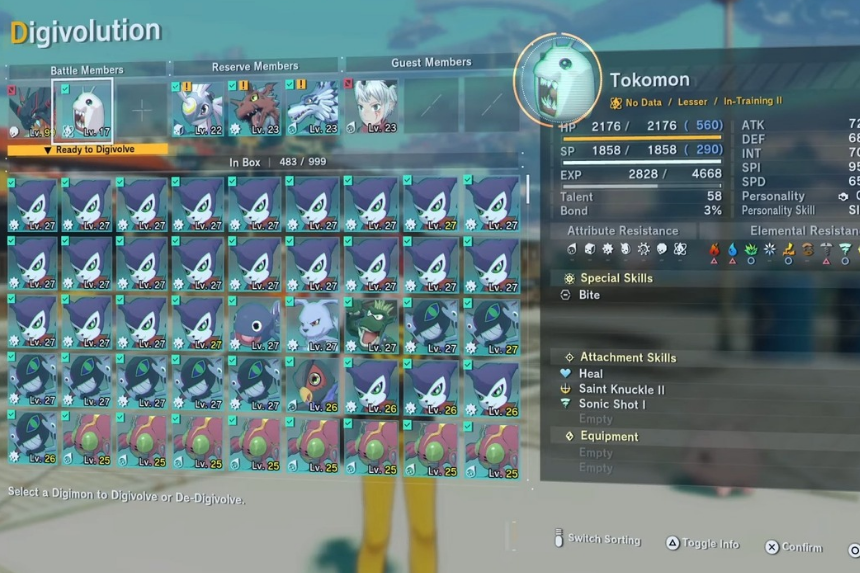This screenshot has width=860, height=573.
Task: Pick the red-hooded bird Digimon Lv. 26
Action: pos(314,382)
